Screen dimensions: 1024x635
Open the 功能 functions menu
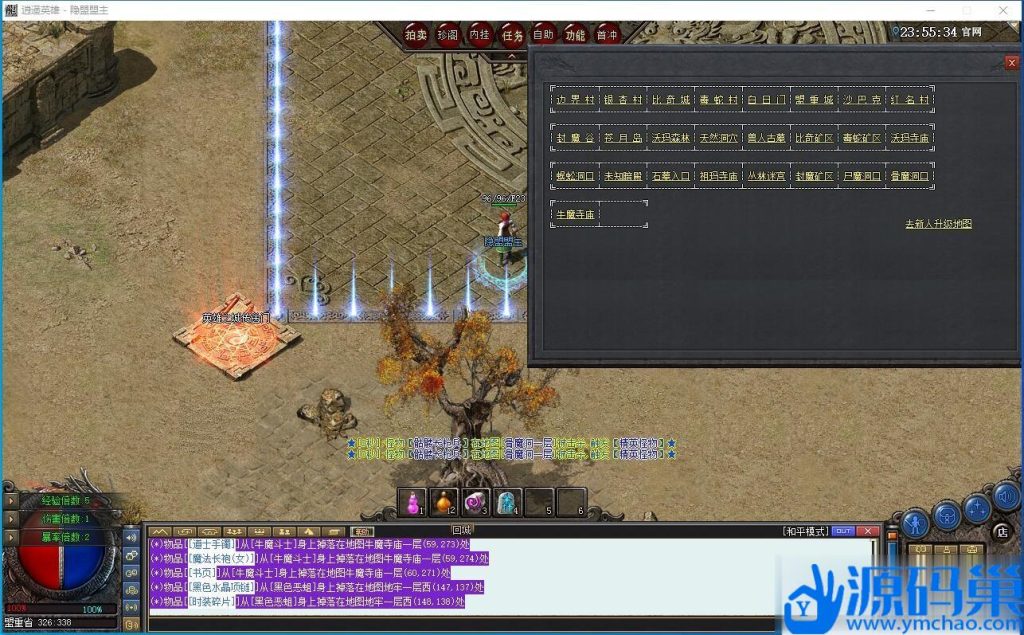coord(575,34)
